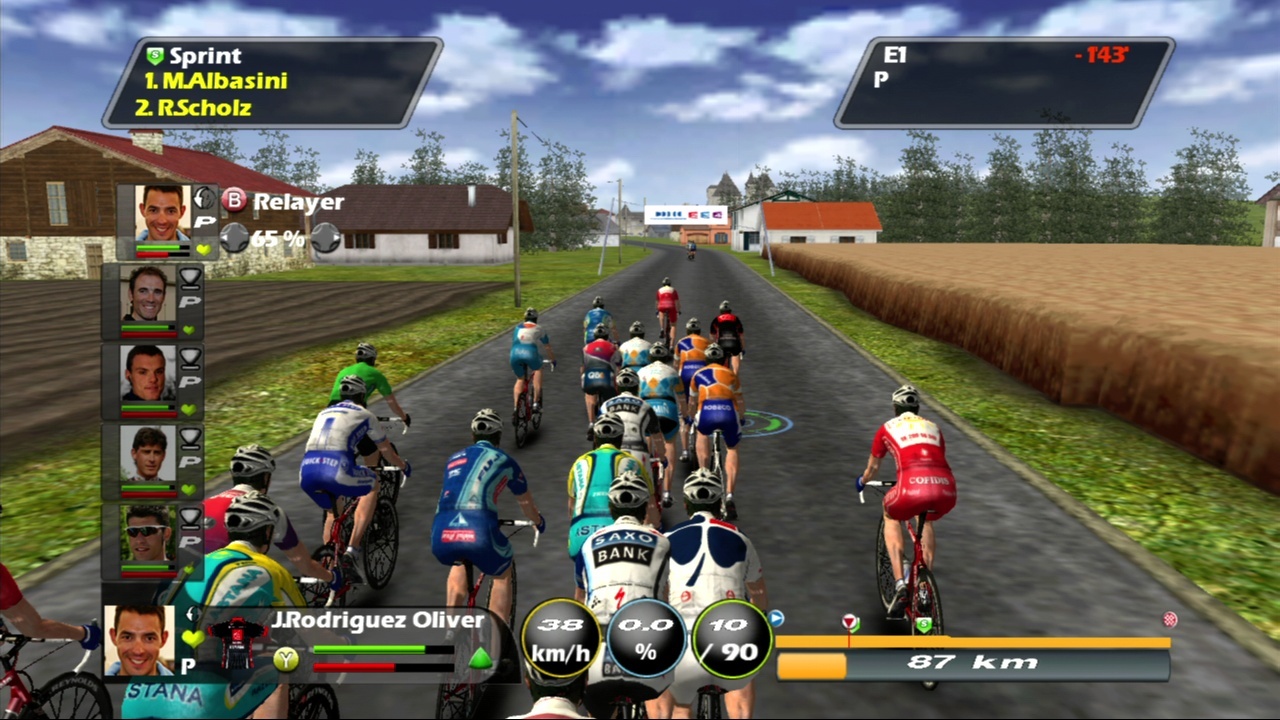Increase relay effort with the right arrow
Viewport: 1280px width, 720px height.
(325, 238)
